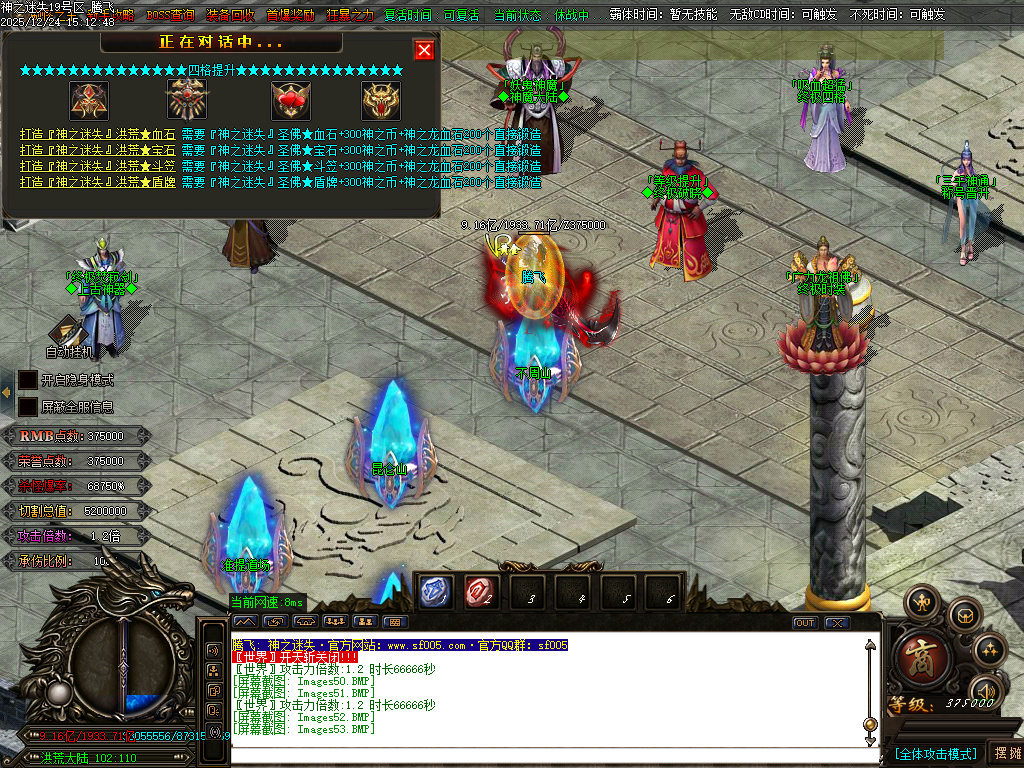Toggle the 开启隐身模式 checkbox

[28, 380]
